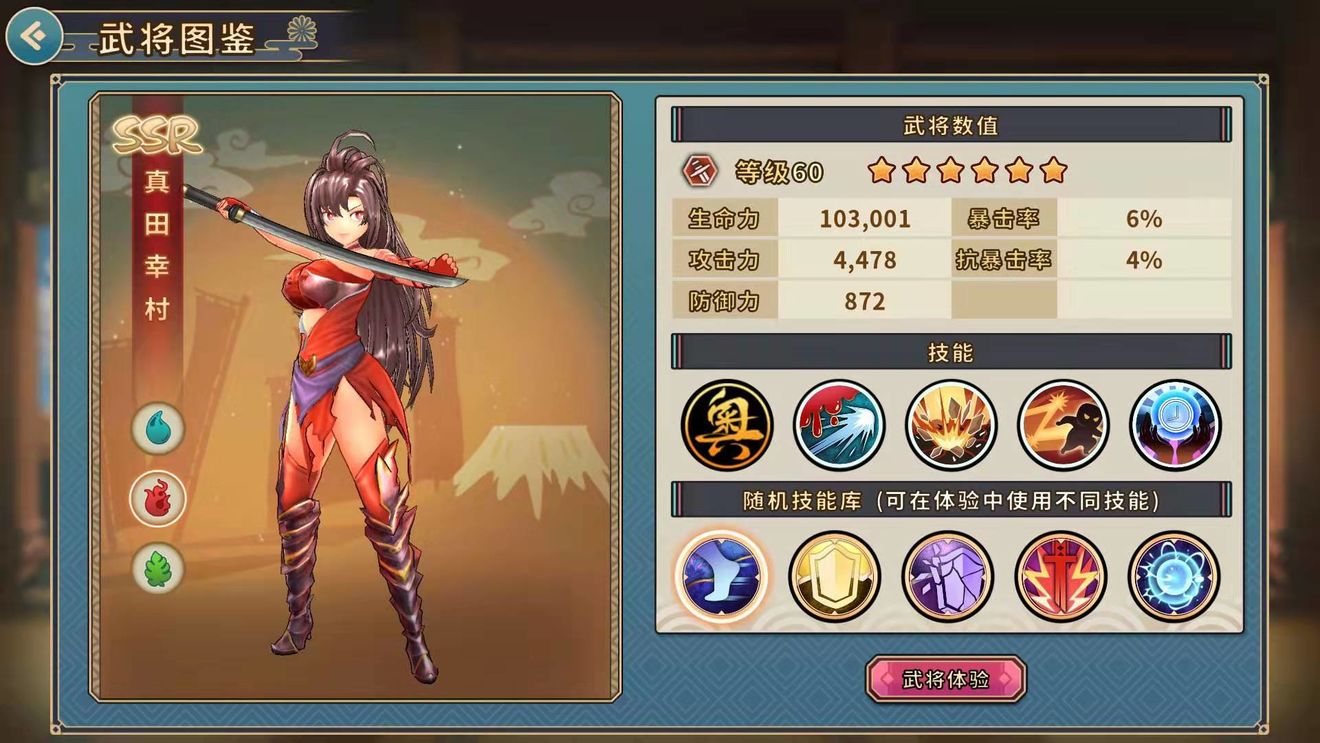Choose the red fire element icon

click(158, 498)
